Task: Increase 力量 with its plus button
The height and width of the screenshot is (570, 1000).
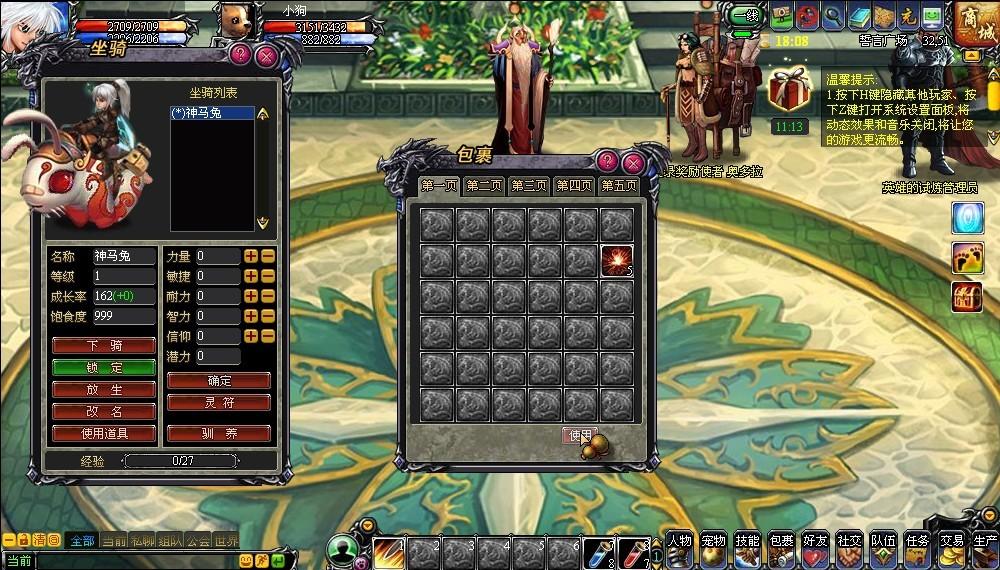Action: point(251,257)
